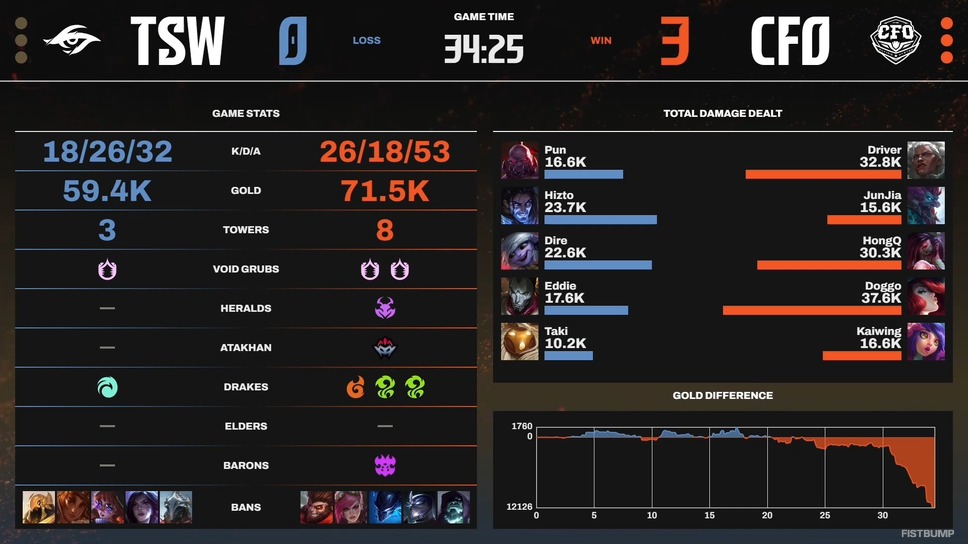Click the teal ocean drake icon
Image resolution: width=968 pixels, height=544 pixels.
tap(107, 386)
